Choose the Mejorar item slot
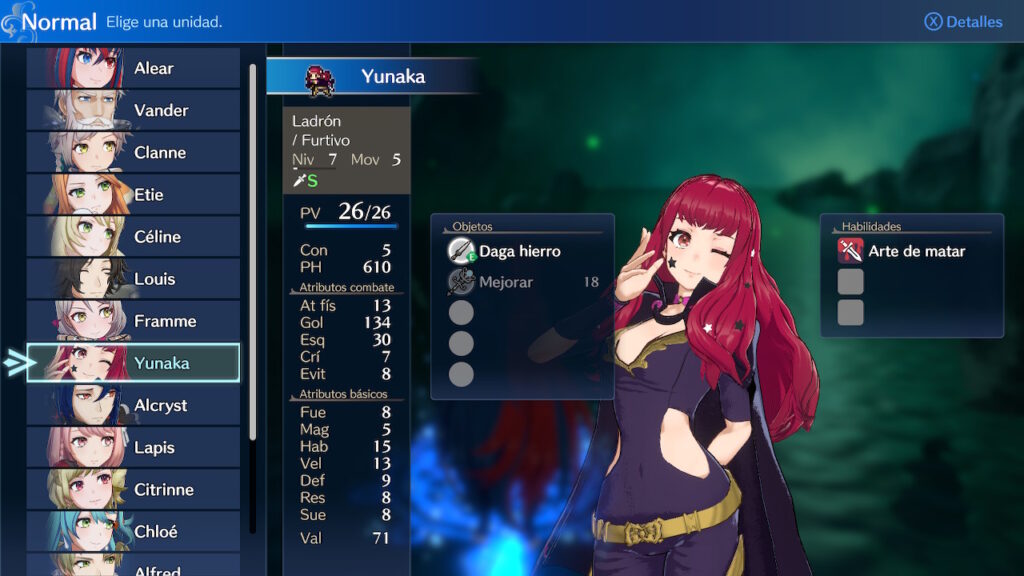 pos(519,282)
